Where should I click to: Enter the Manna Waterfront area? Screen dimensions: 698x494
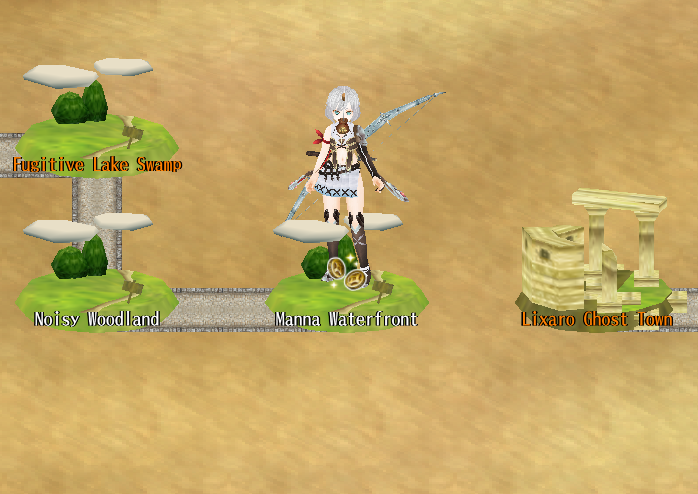pos(346,290)
